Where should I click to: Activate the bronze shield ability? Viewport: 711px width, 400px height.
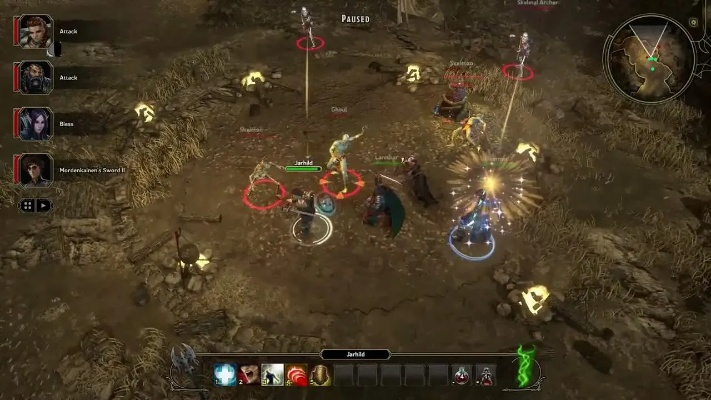321,375
